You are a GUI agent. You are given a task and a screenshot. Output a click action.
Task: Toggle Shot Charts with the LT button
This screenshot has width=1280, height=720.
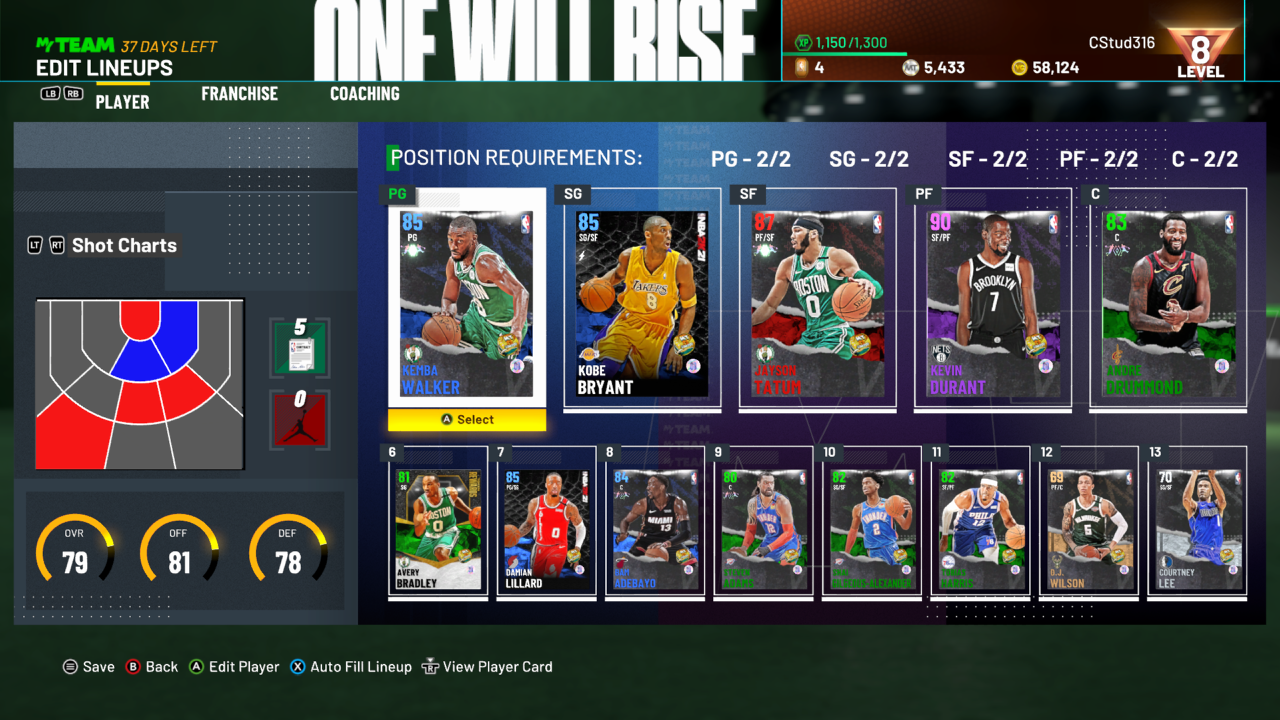click(34, 245)
